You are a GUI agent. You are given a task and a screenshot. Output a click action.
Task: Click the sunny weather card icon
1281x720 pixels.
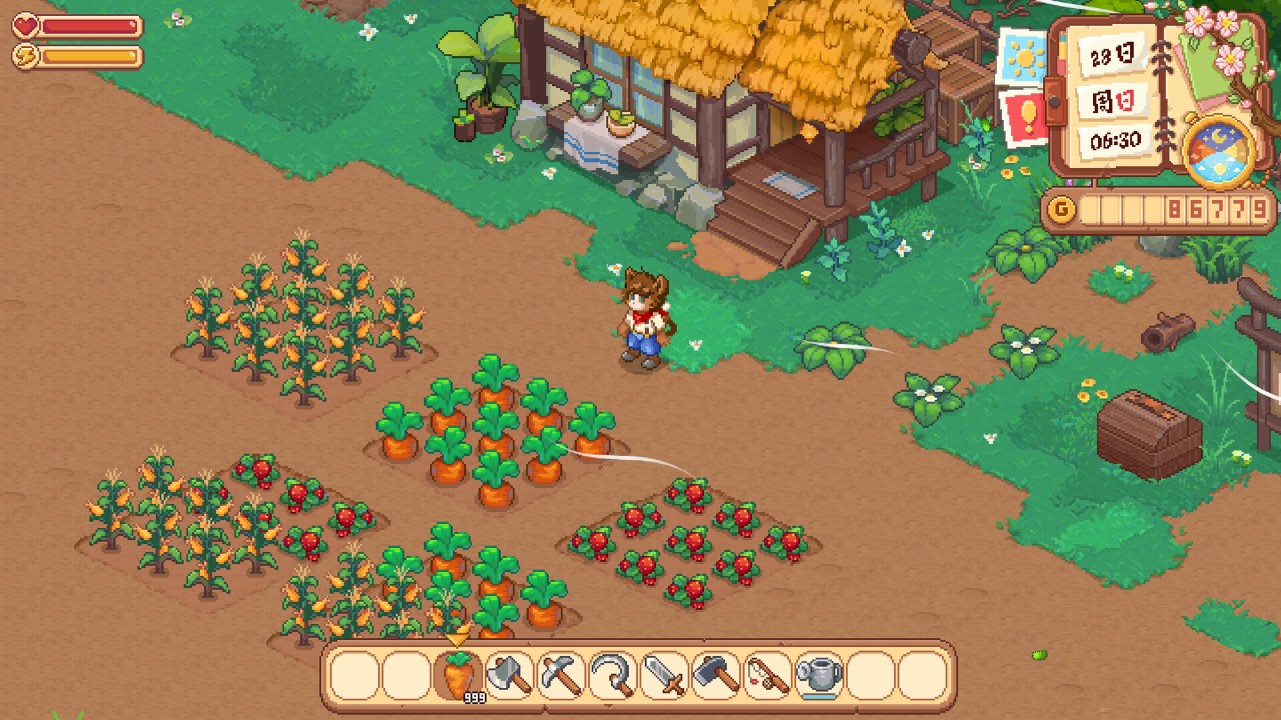coord(1023,59)
